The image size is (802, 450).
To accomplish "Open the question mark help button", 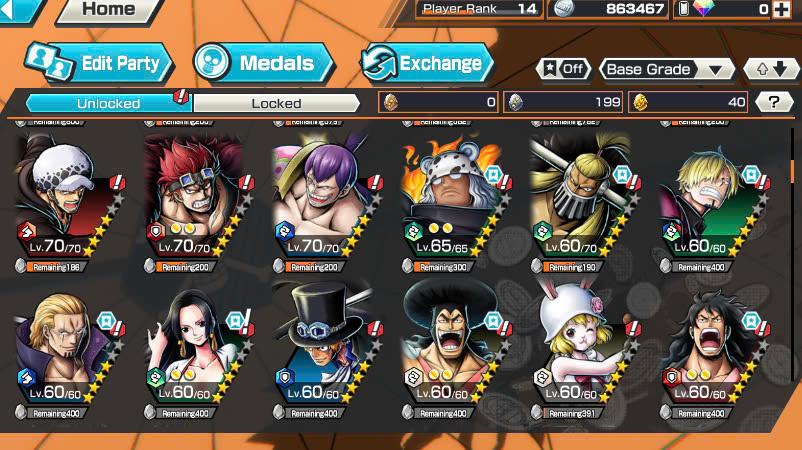I will click(773, 101).
